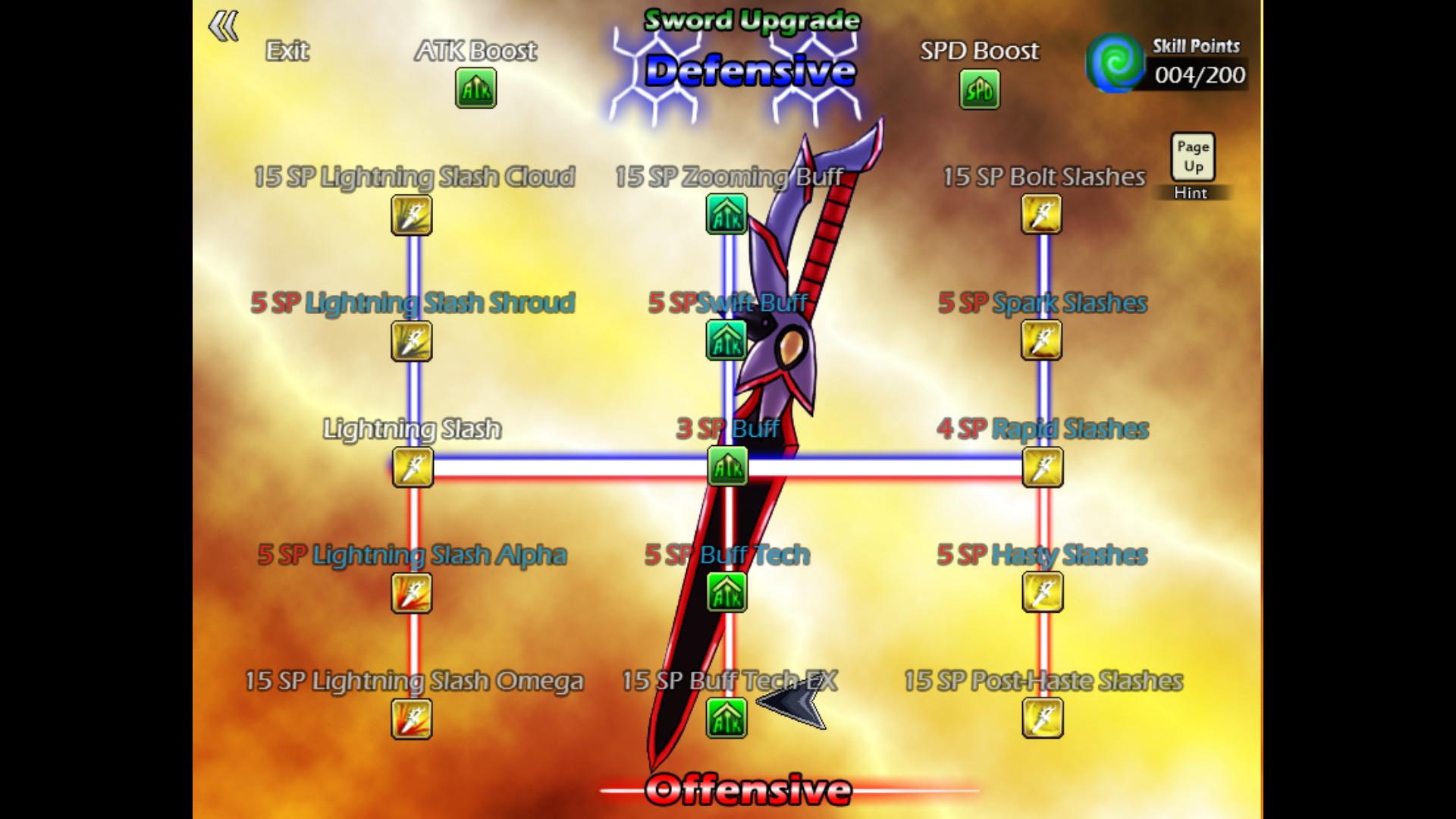This screenshot has height=819, width=1456.
Task: Unlock the Zooming Buff skill
Action: pyautogui.click(x=726, y=215)
